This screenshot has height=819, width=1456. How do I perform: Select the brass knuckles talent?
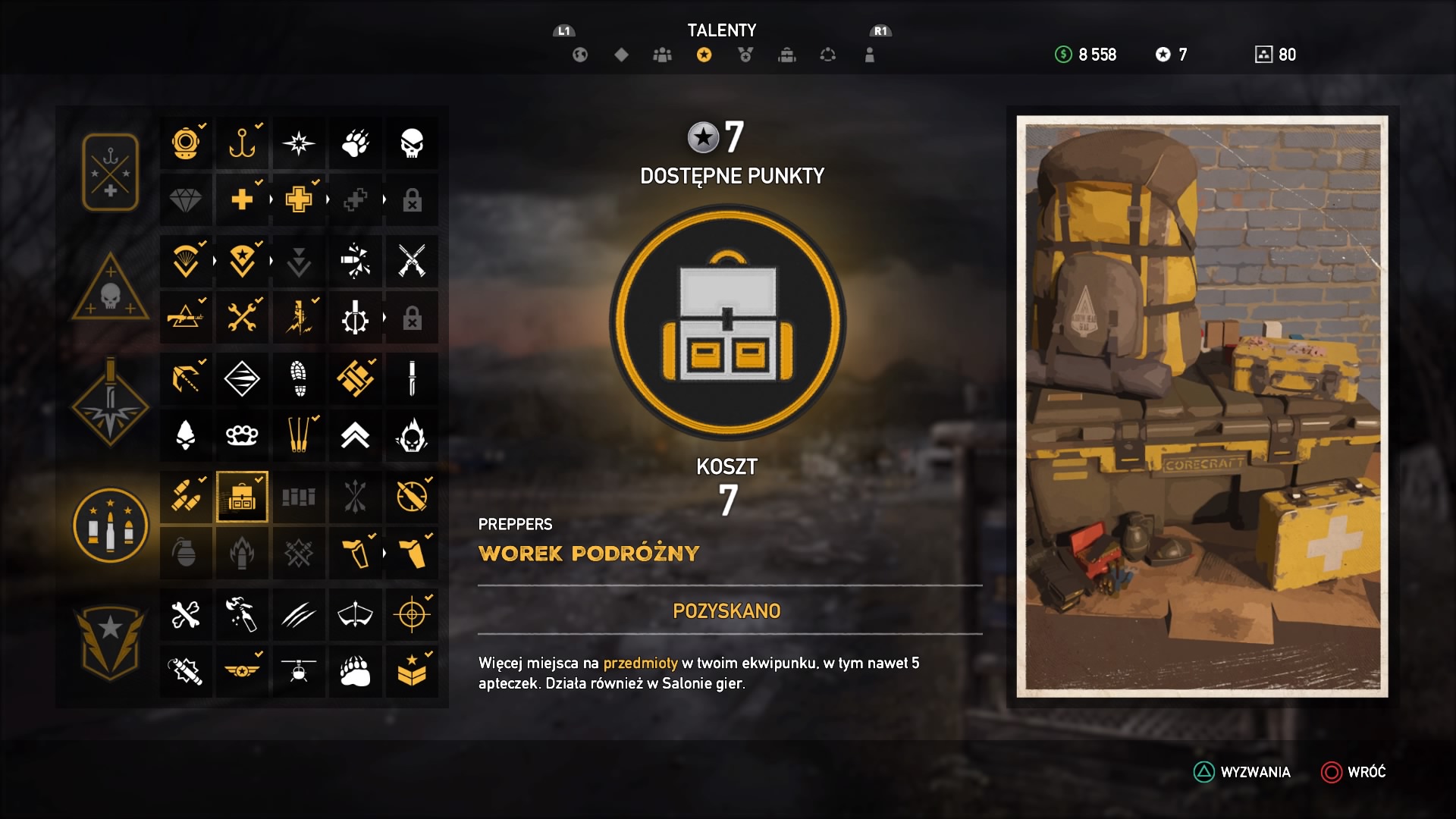(x=242, y=435)
